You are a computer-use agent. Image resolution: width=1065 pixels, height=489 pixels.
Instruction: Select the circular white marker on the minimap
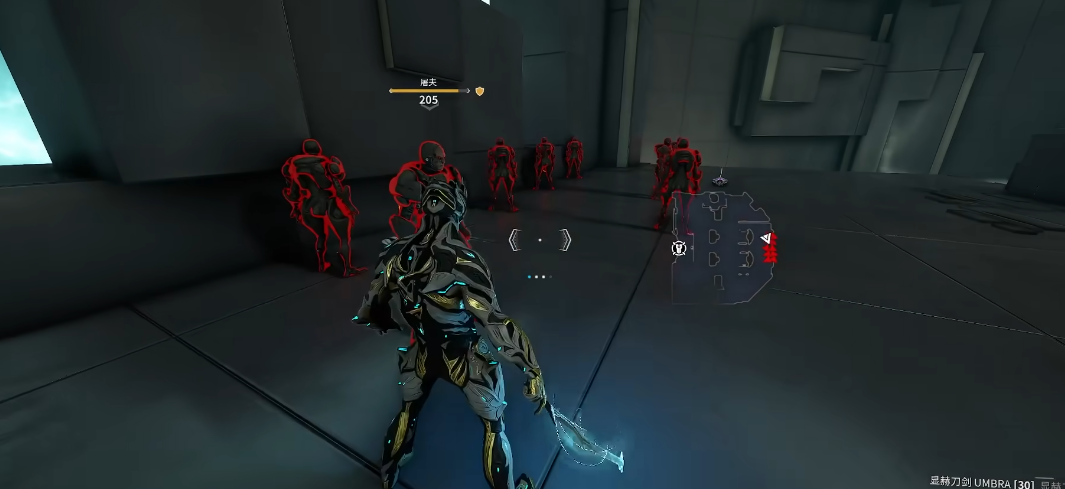pyautogui.click(x=679, y=247)
